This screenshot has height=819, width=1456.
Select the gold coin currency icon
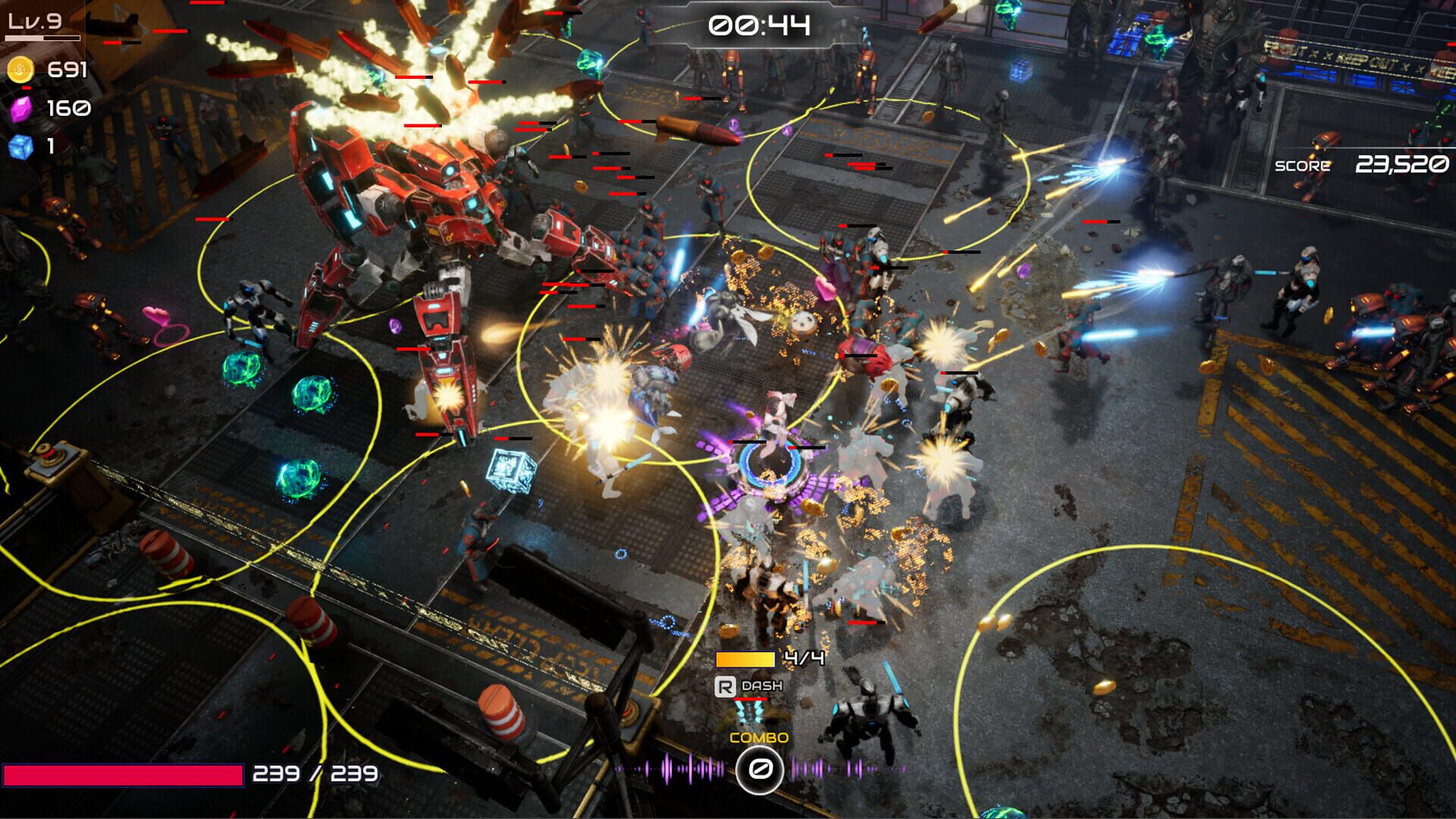[23, 69]
